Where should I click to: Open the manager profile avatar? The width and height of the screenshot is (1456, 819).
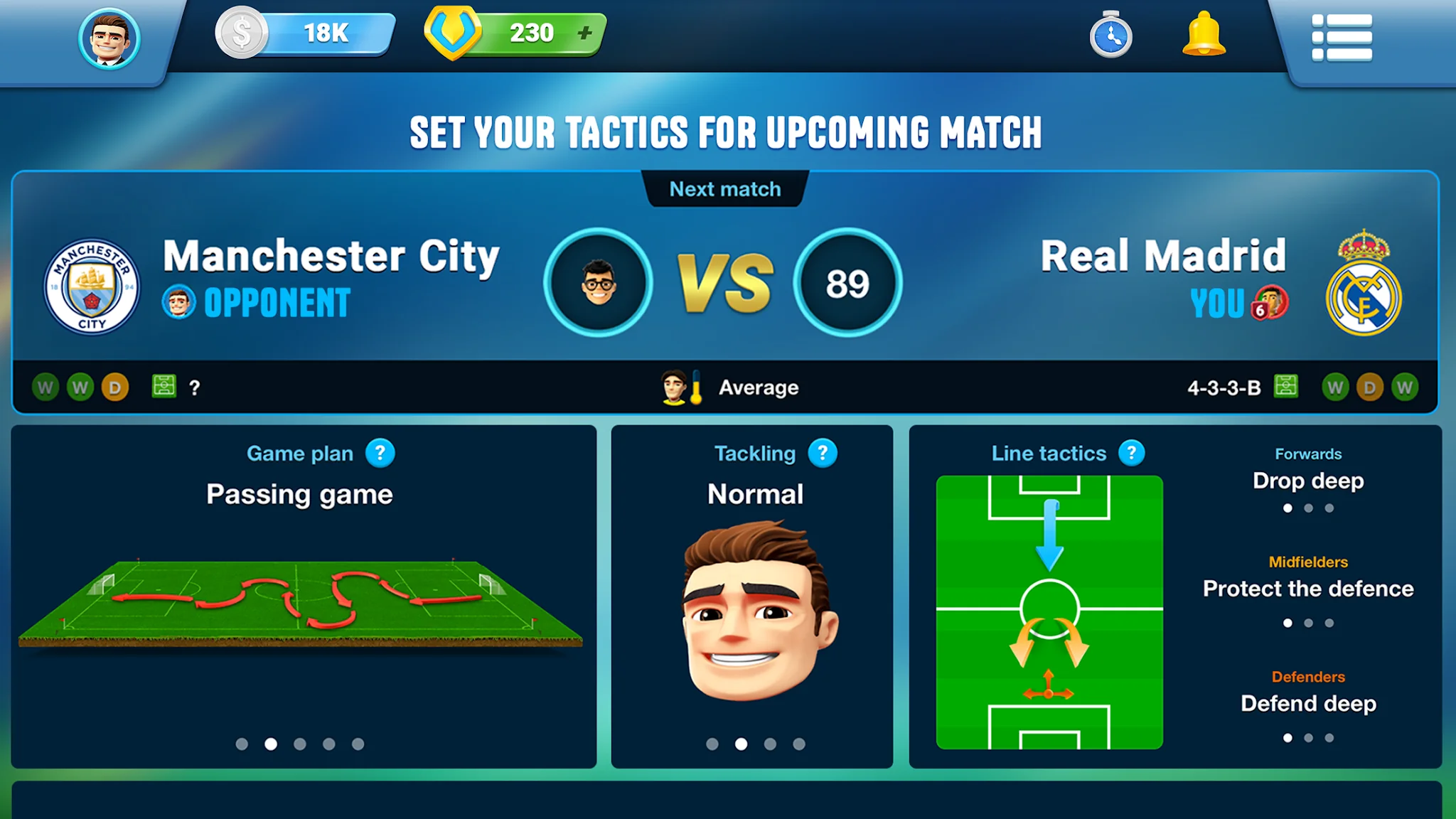point(108,39)
